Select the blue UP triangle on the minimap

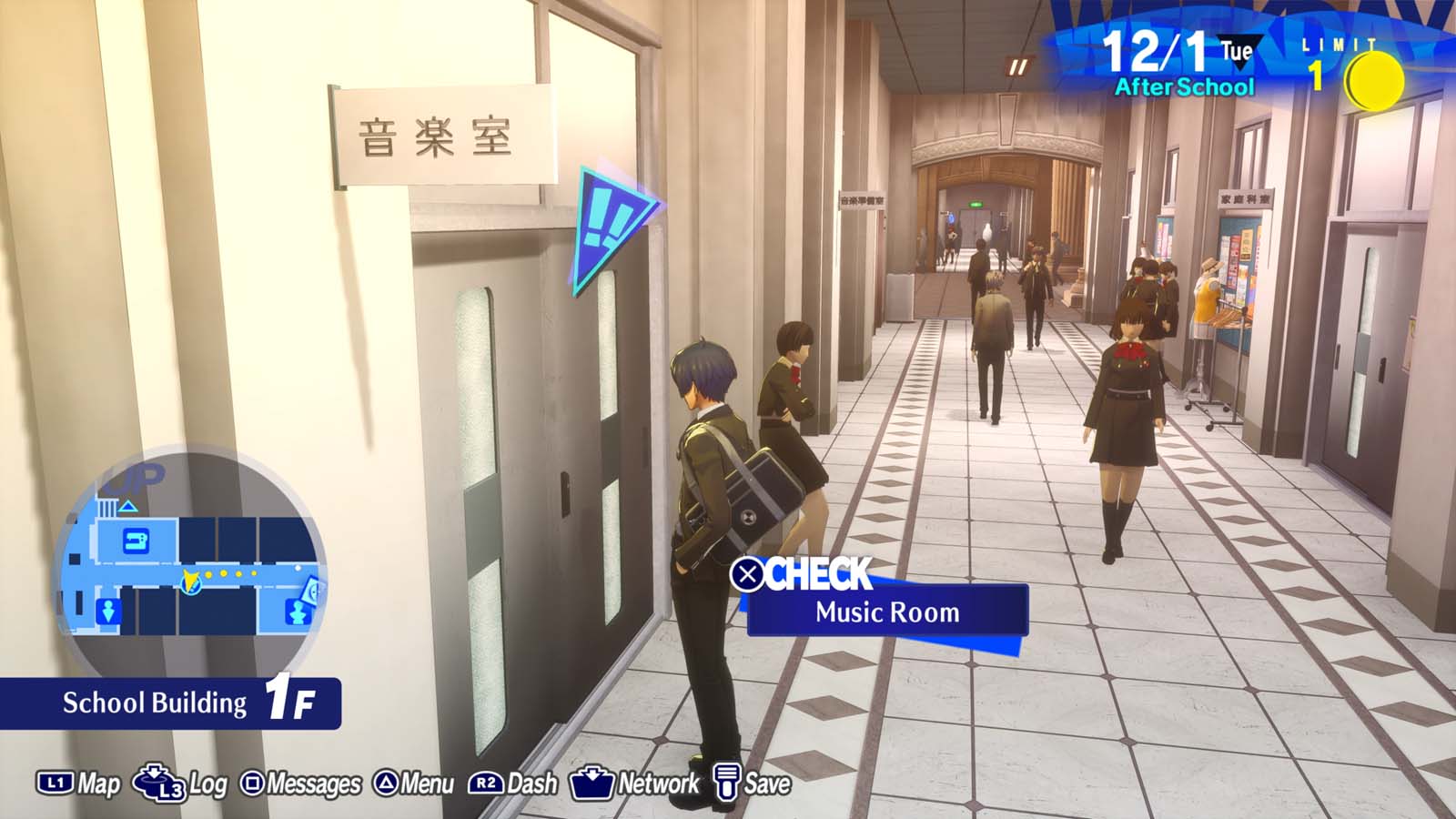click(x=127, y=506)
